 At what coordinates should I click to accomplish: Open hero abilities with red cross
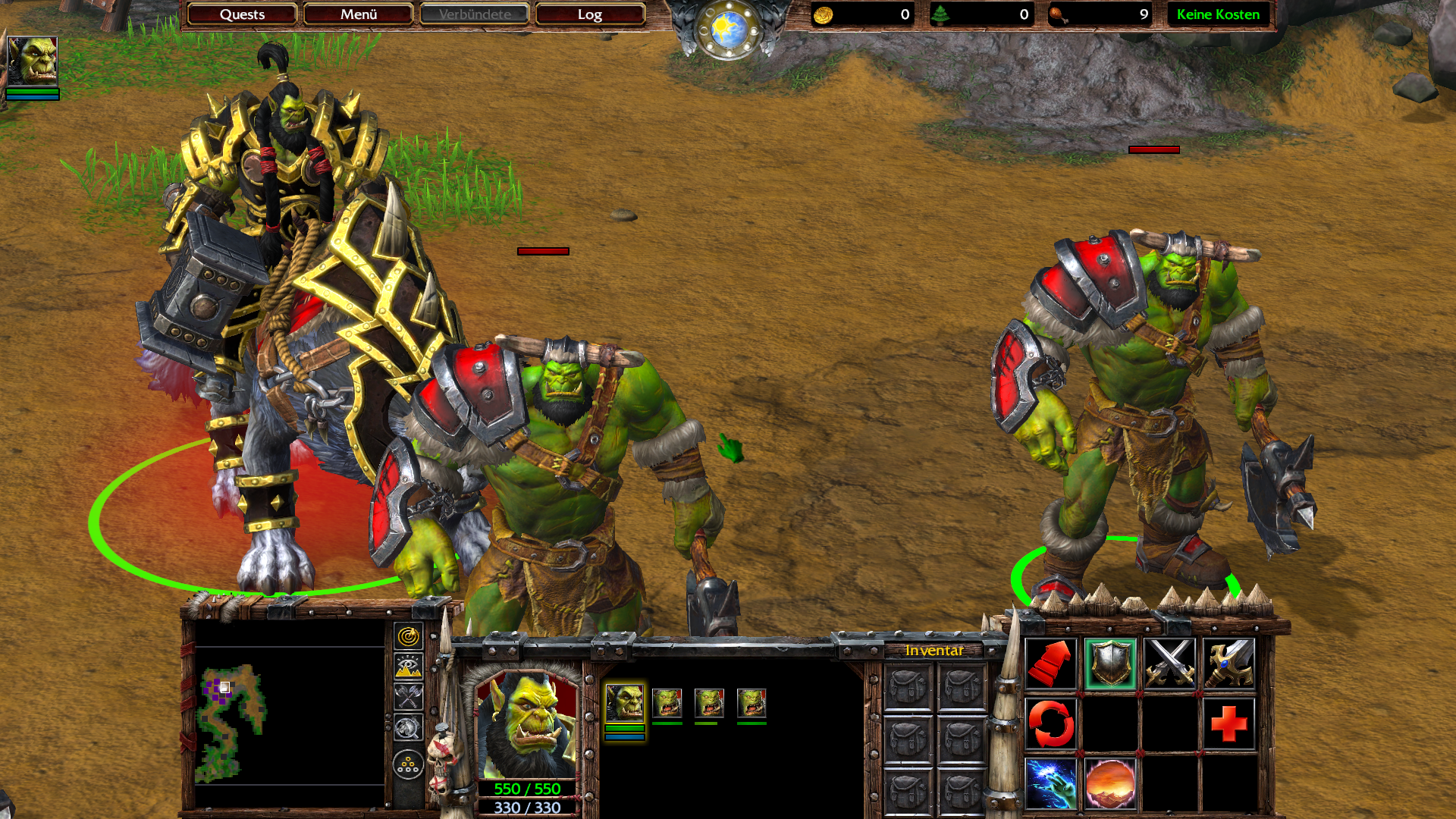[x=1228, y=723]
